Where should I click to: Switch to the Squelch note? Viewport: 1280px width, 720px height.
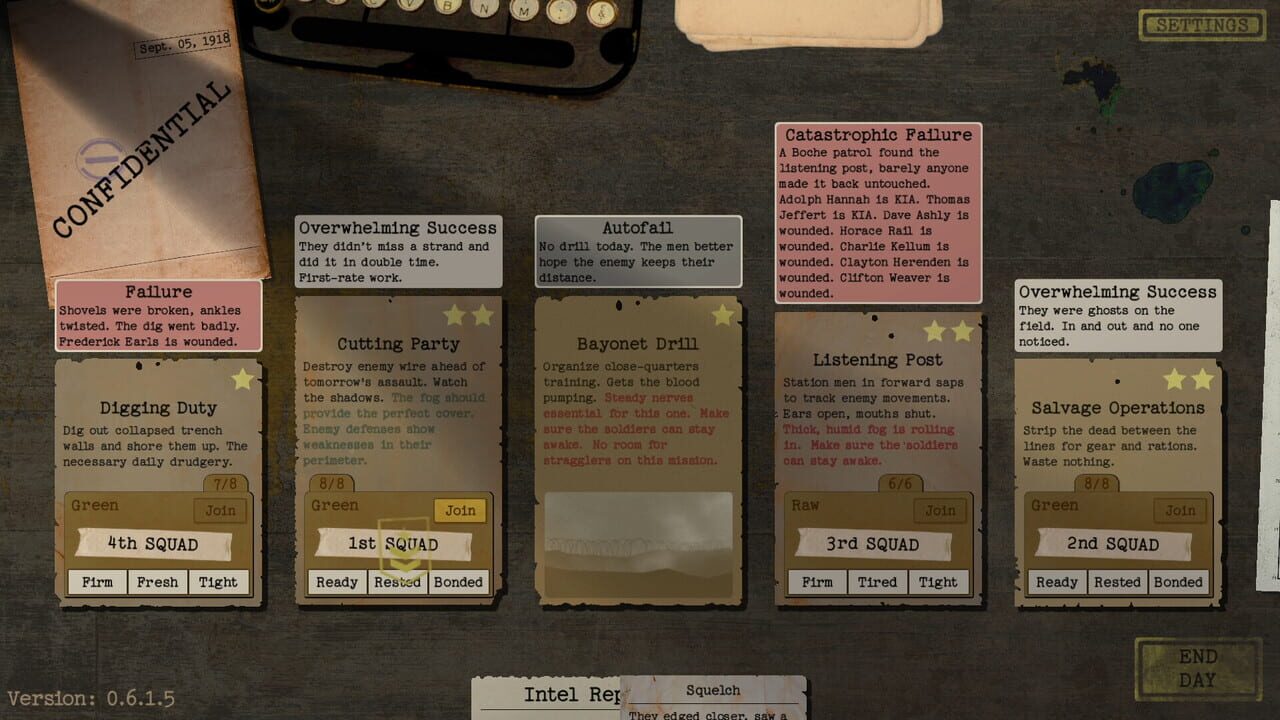click(x=713, y=690)
